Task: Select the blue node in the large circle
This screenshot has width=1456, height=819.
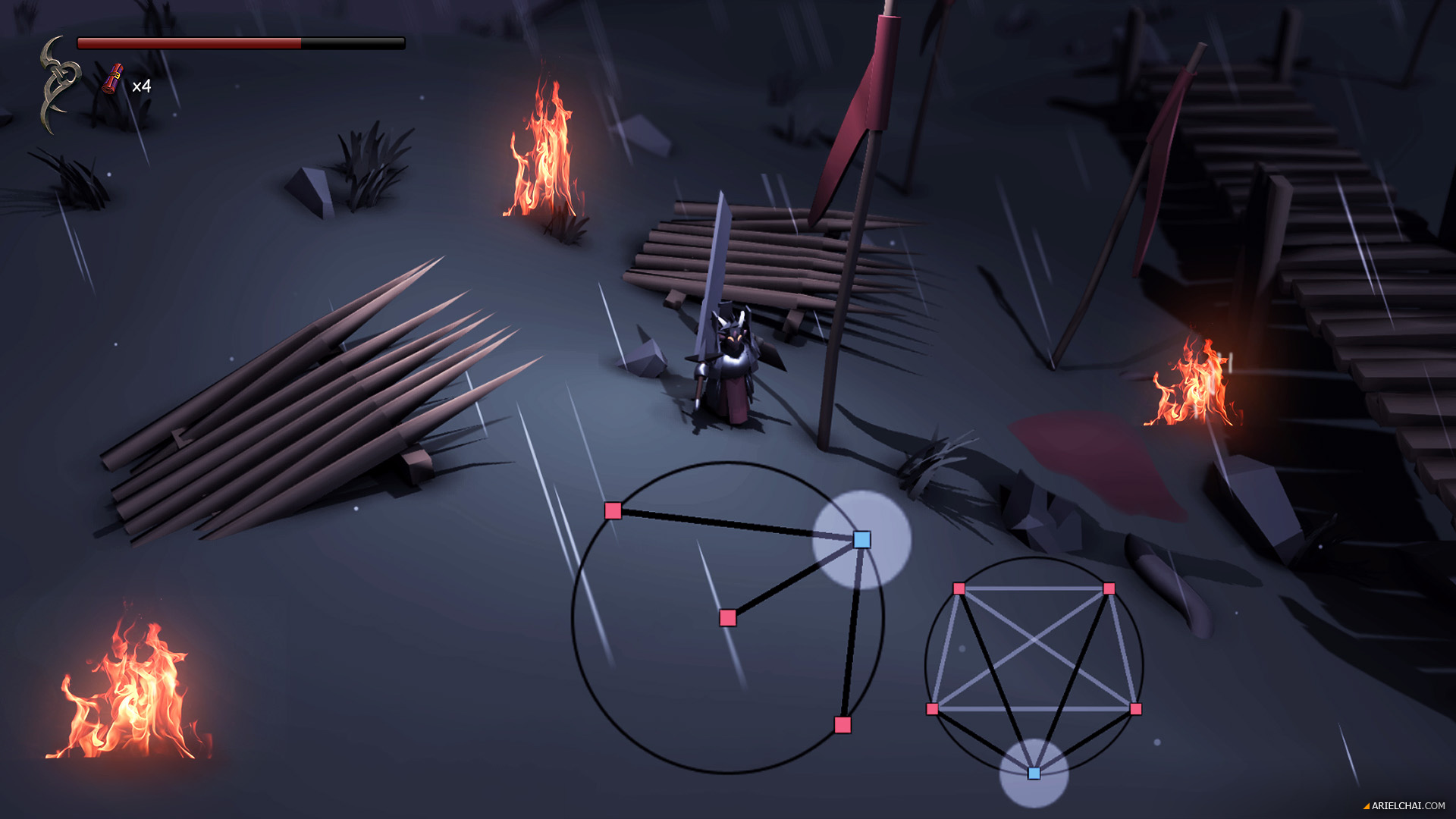Action: click(861, 540)
